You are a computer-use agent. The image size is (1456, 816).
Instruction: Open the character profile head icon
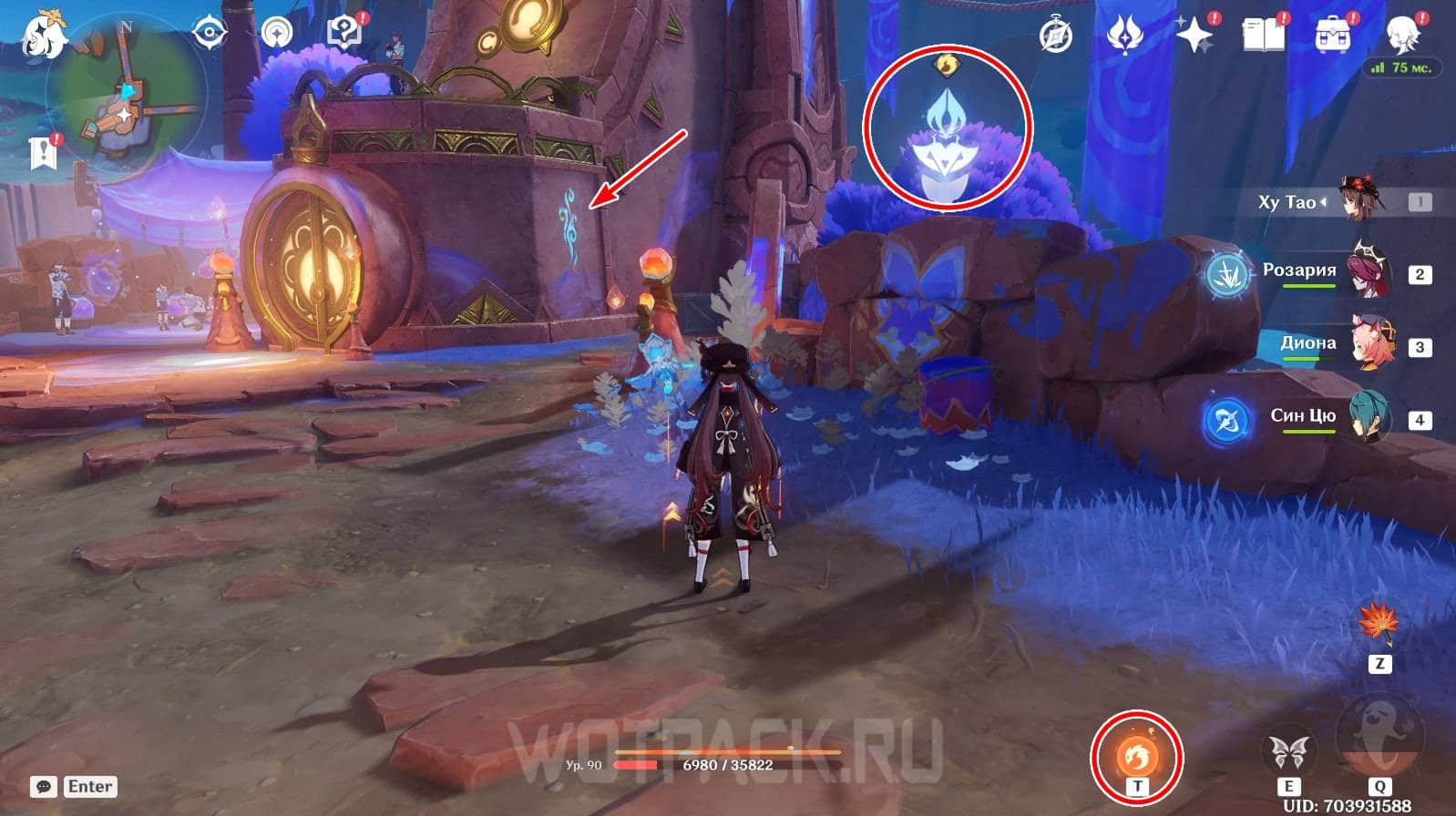click(1401, 34)
